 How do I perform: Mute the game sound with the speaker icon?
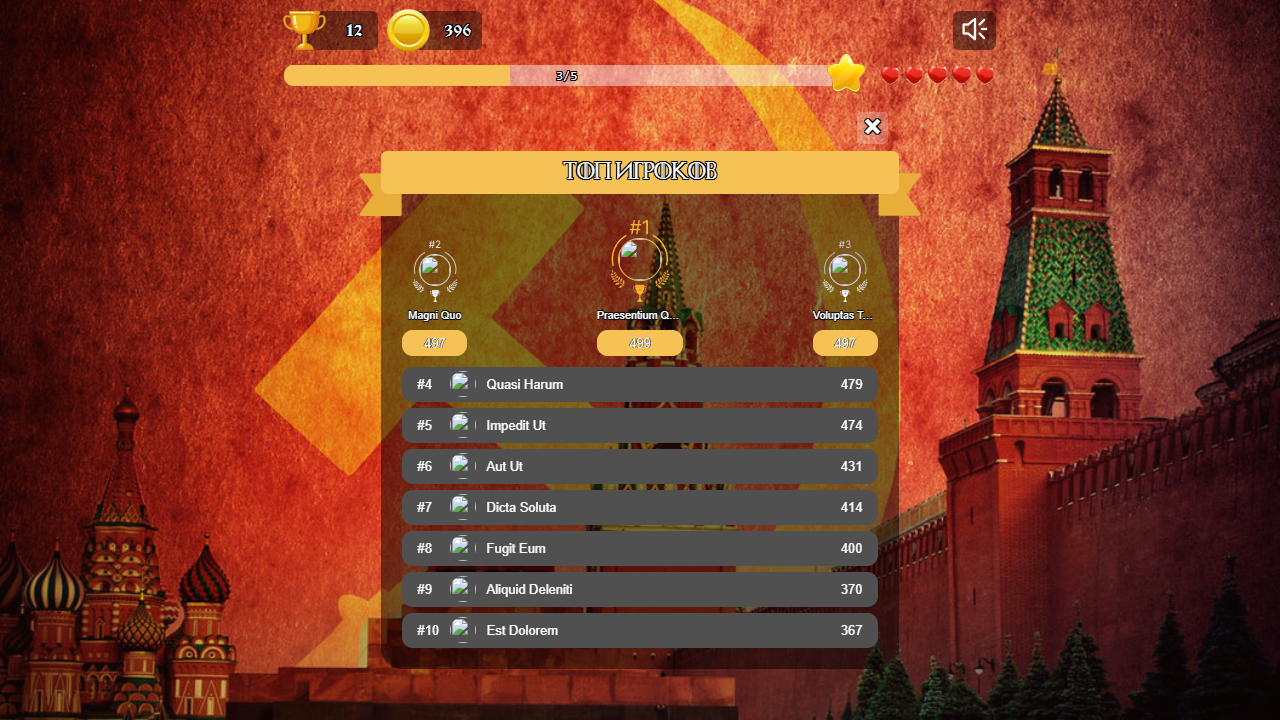click(x=972, y=29)
